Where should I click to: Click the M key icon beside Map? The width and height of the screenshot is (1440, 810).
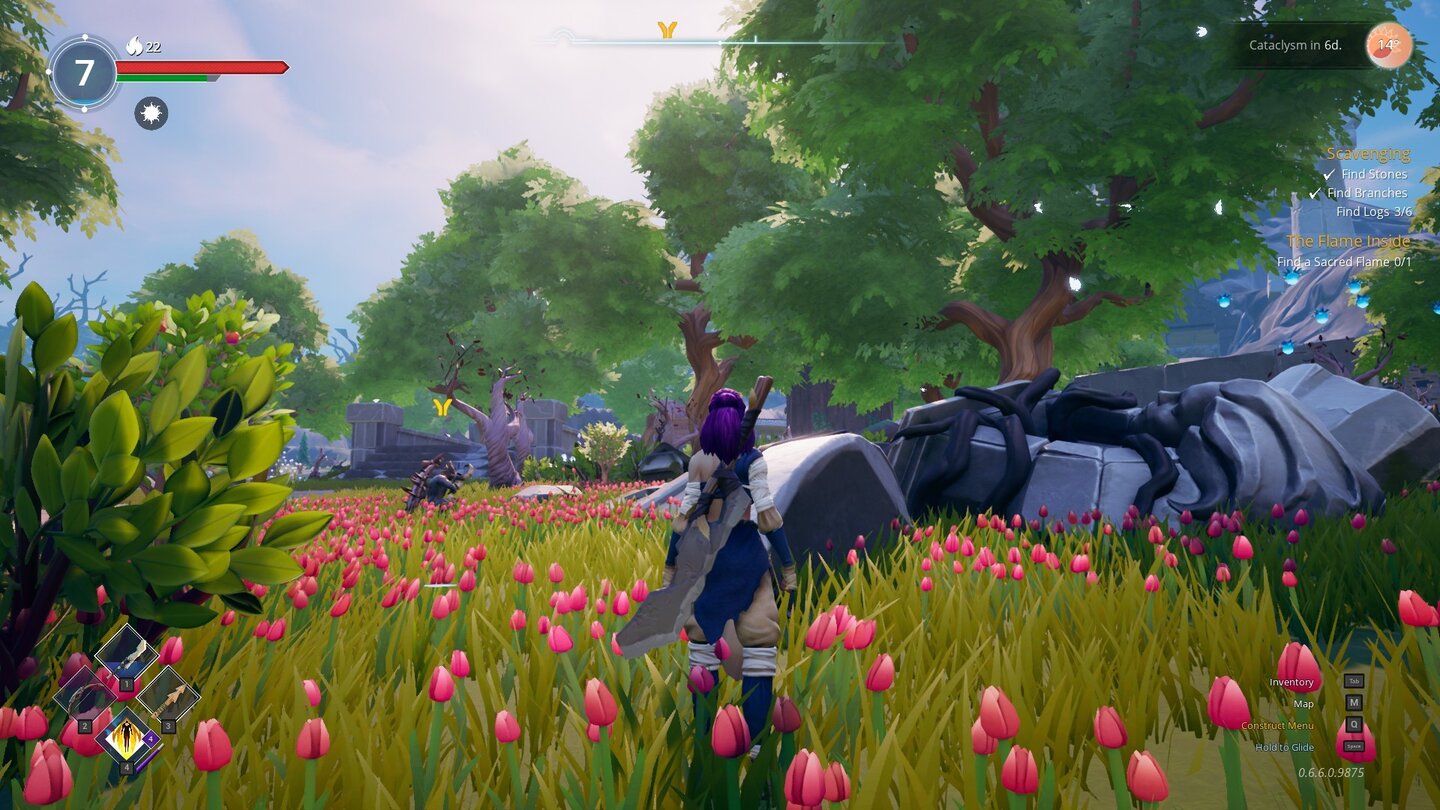coord(1353,700)
